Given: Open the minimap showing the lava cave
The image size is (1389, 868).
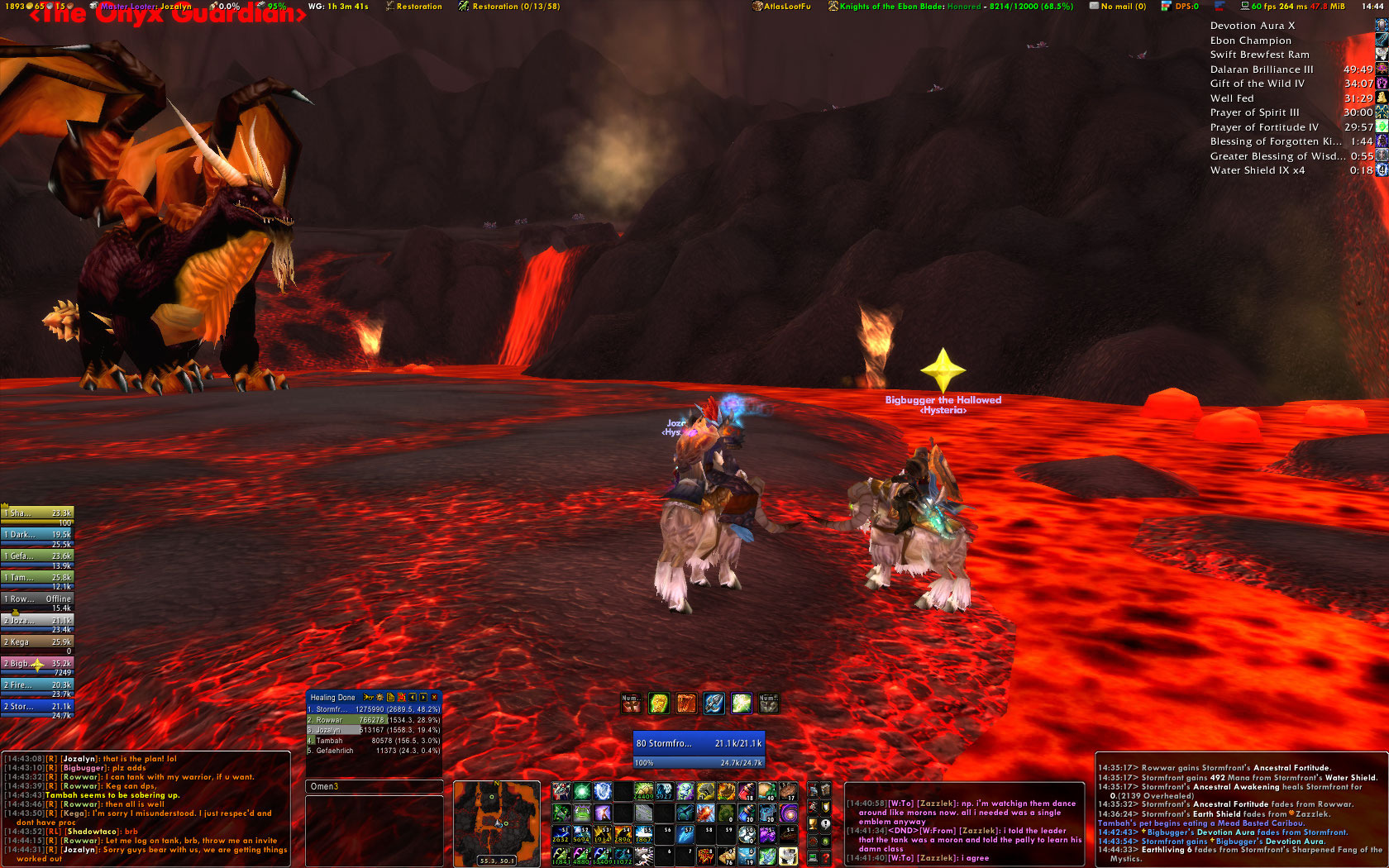Looking at the screenshot, I should click(x=497, y=823).
